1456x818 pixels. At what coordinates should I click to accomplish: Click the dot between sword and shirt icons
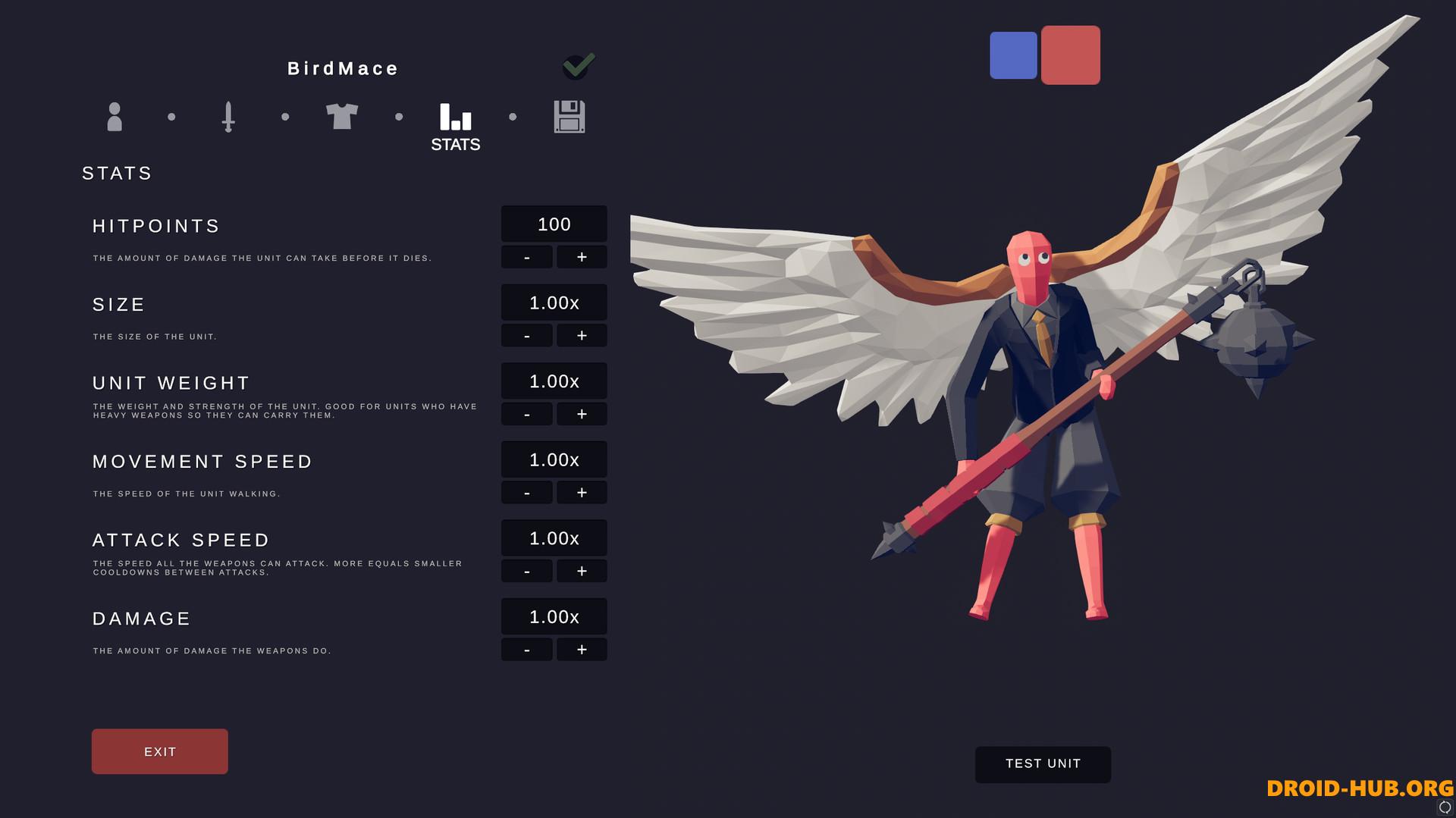coord(285,117)
